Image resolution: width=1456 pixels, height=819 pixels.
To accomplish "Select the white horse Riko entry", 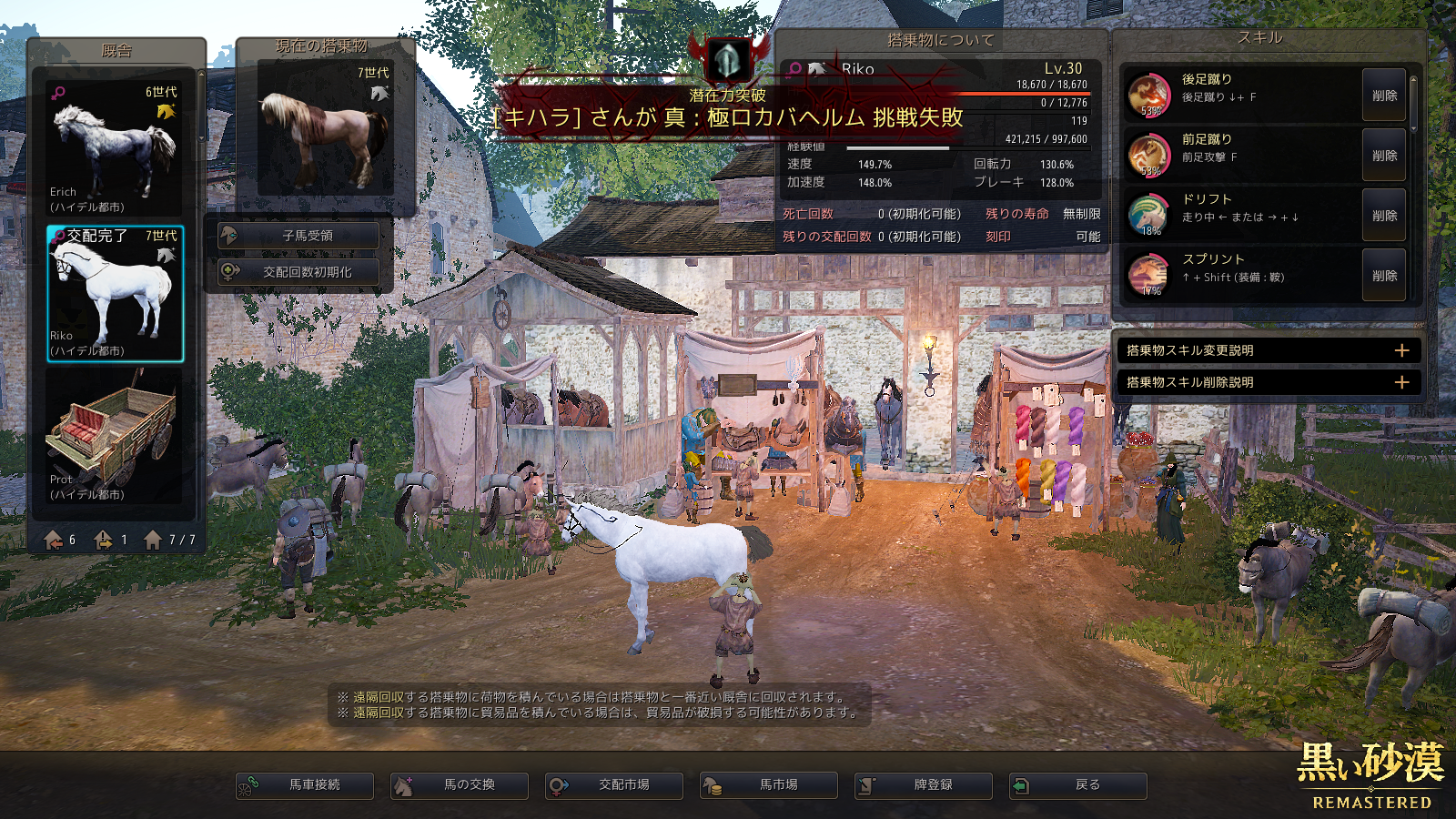I will [115, 294].
